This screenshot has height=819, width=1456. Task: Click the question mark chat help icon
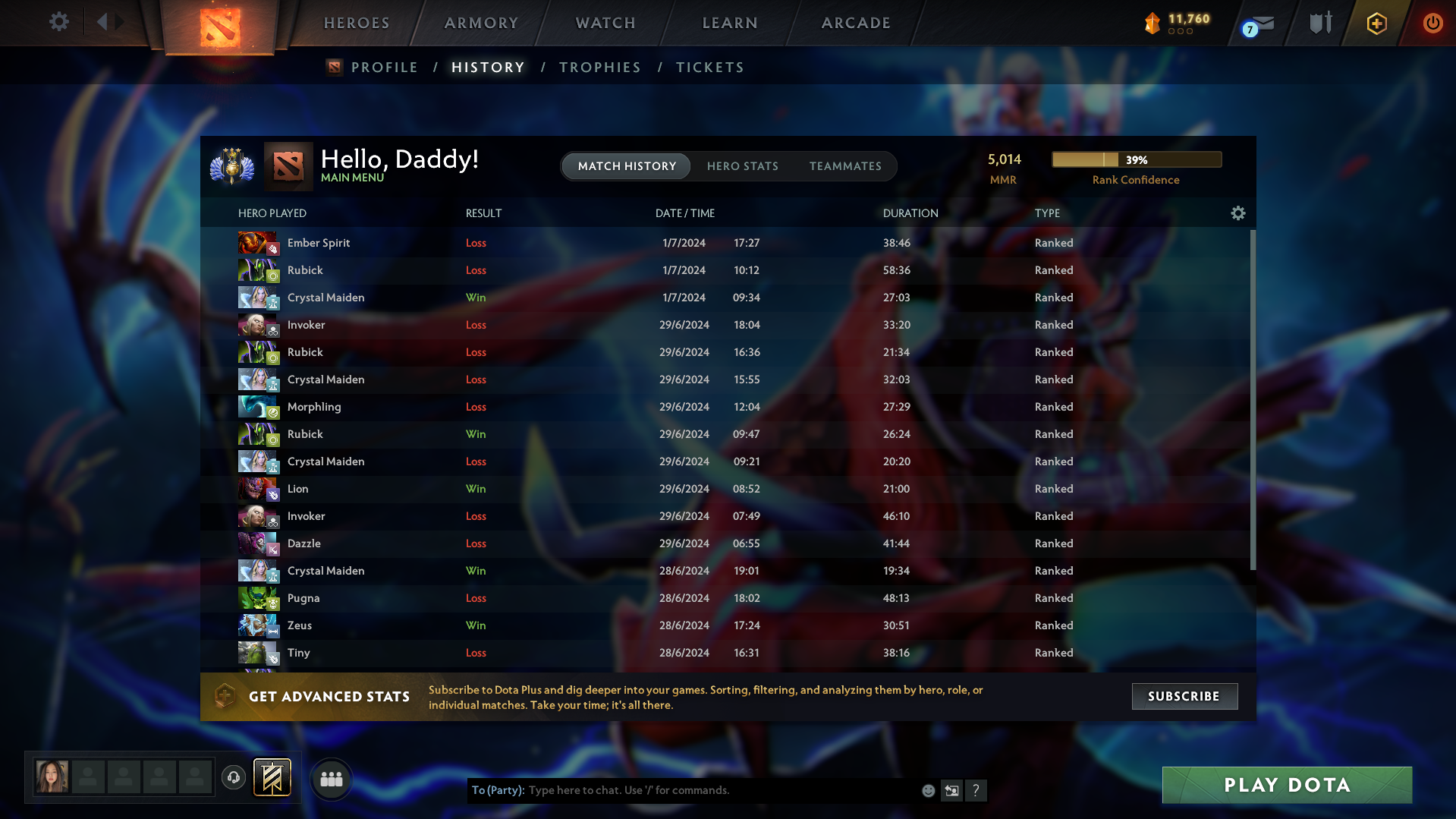(976, 790)
